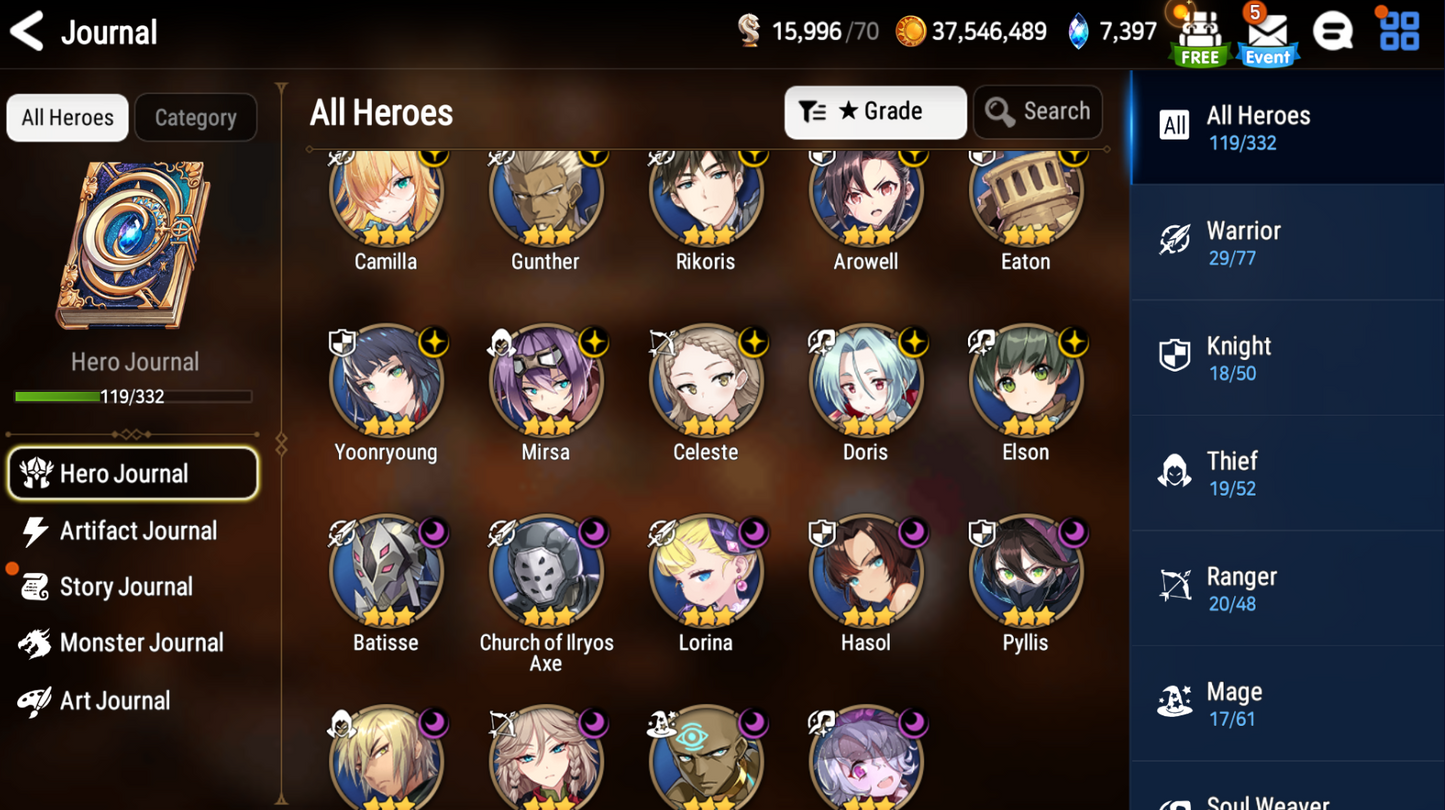Open hero Search

coord(1037,112)
